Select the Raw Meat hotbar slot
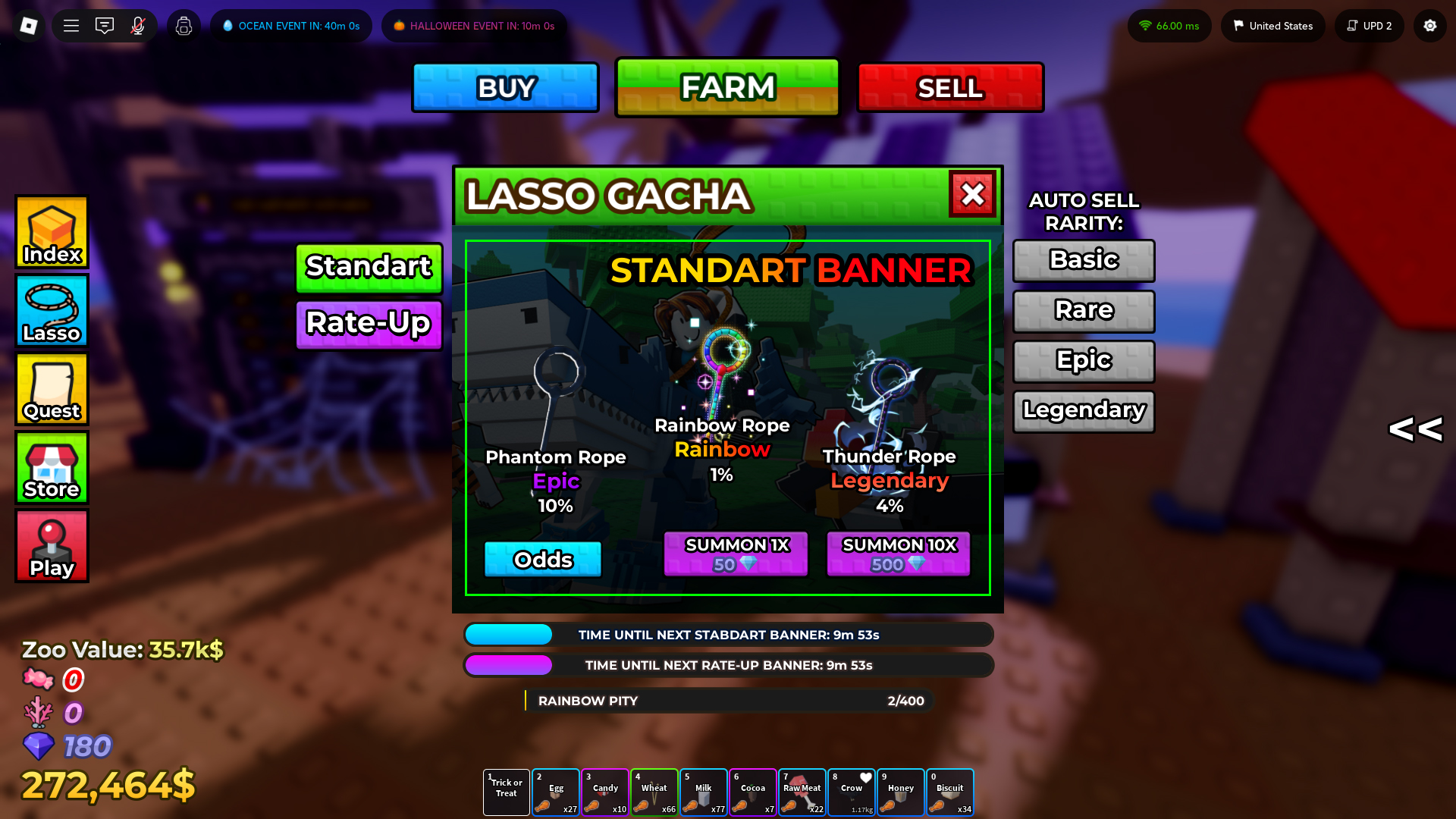1456x819 pixels. pos(802,792)
